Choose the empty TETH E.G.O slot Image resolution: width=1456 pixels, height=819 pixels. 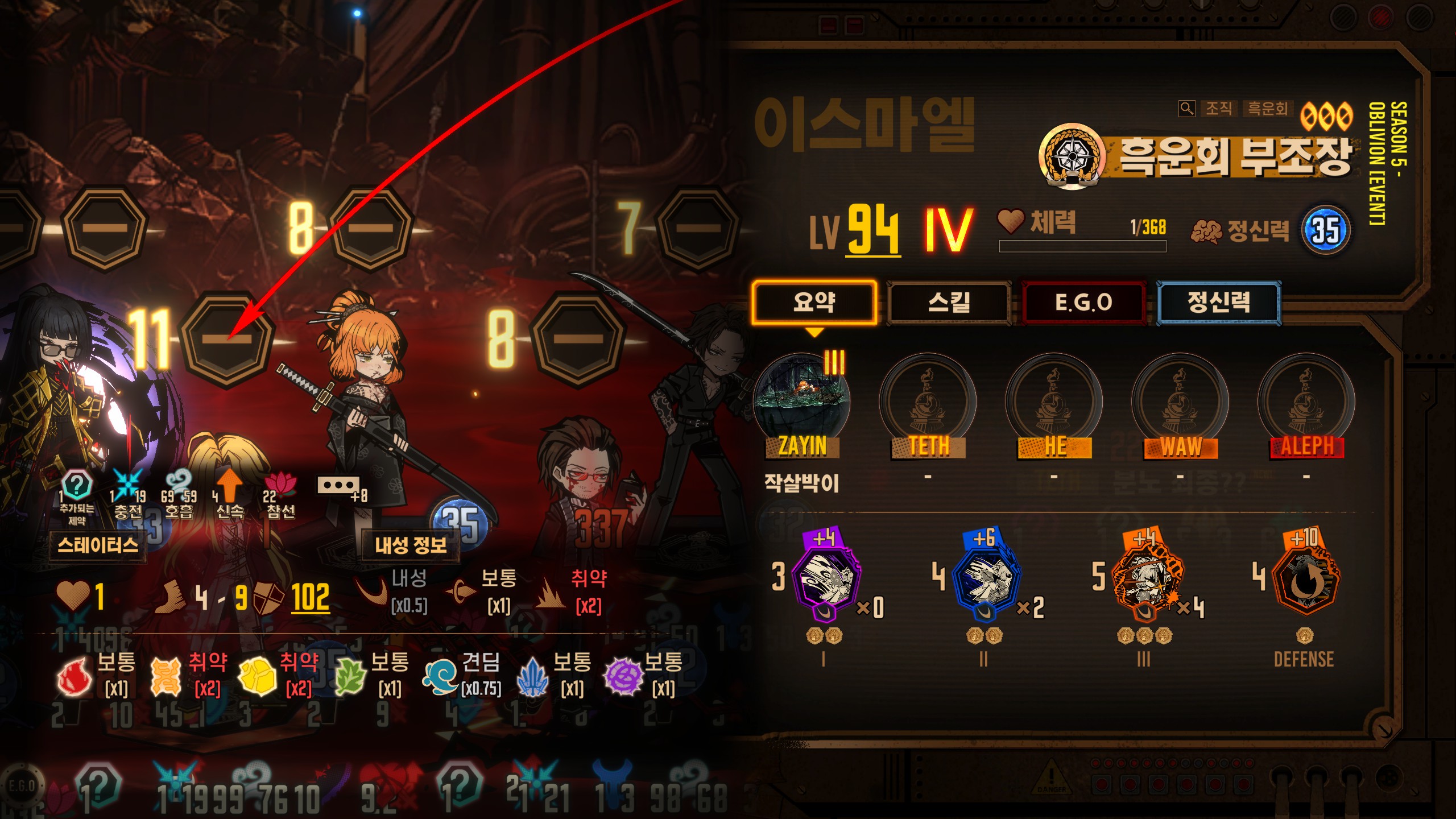click(x=928, y=401)
